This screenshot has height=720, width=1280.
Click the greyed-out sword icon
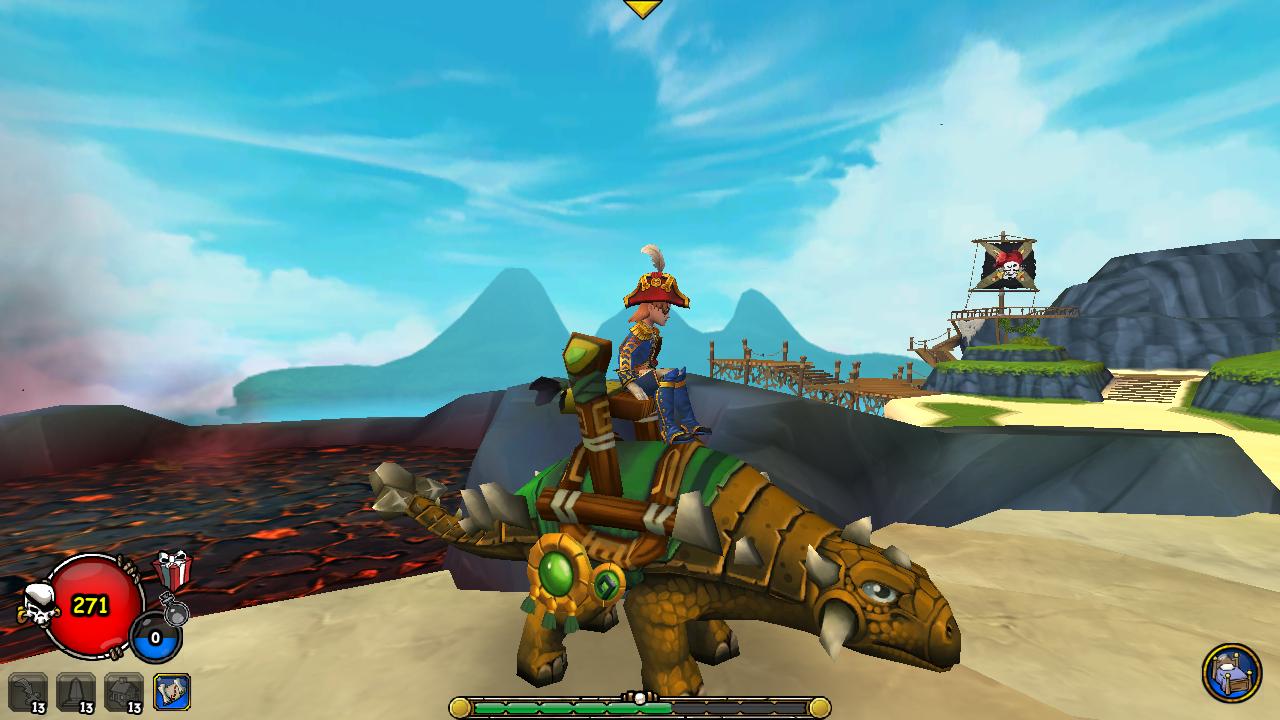click(27, 692)
